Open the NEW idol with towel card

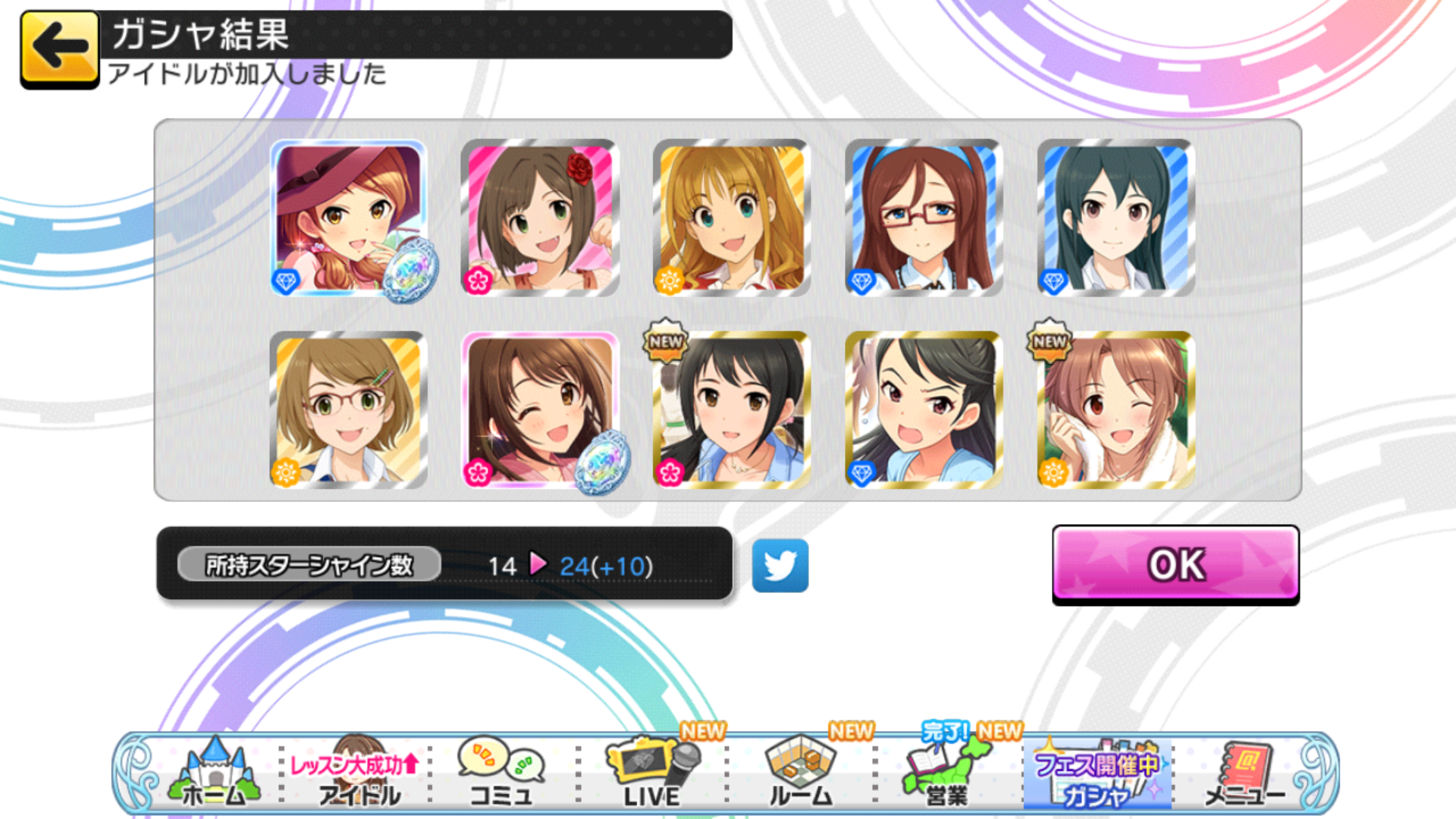click(1116, 409)
